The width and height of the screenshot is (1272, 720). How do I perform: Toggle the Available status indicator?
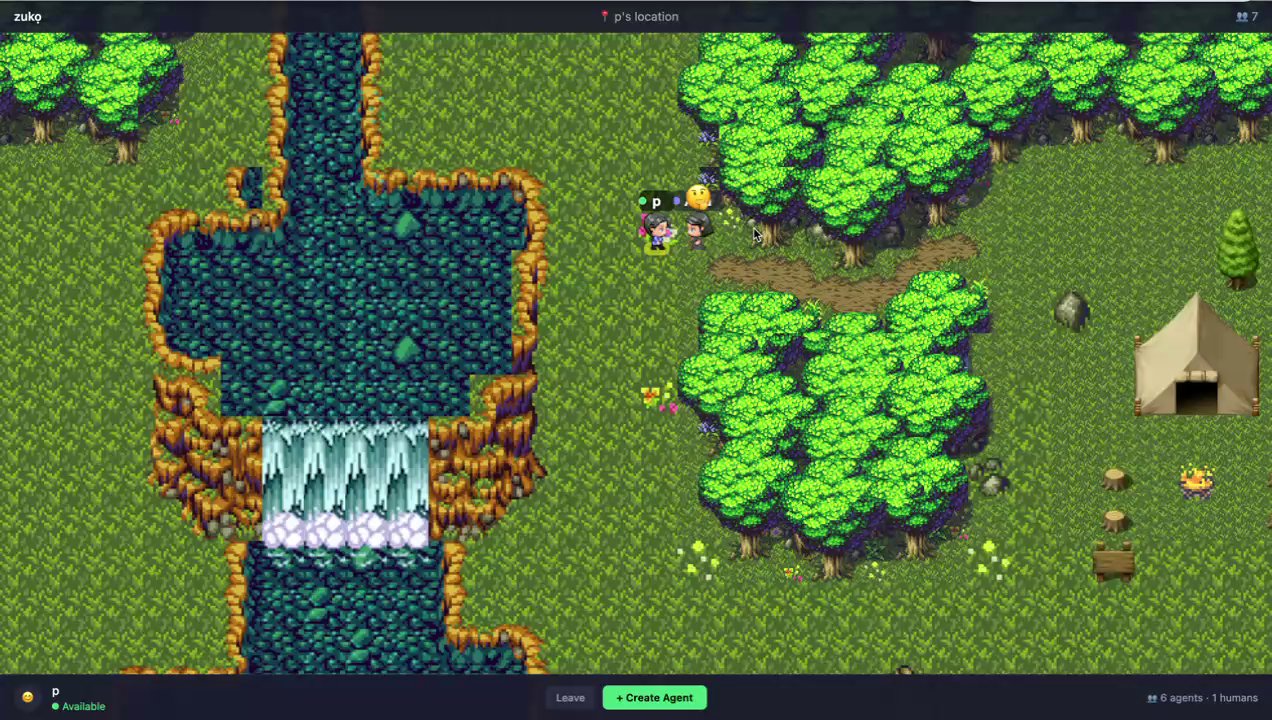pos(78,707)
